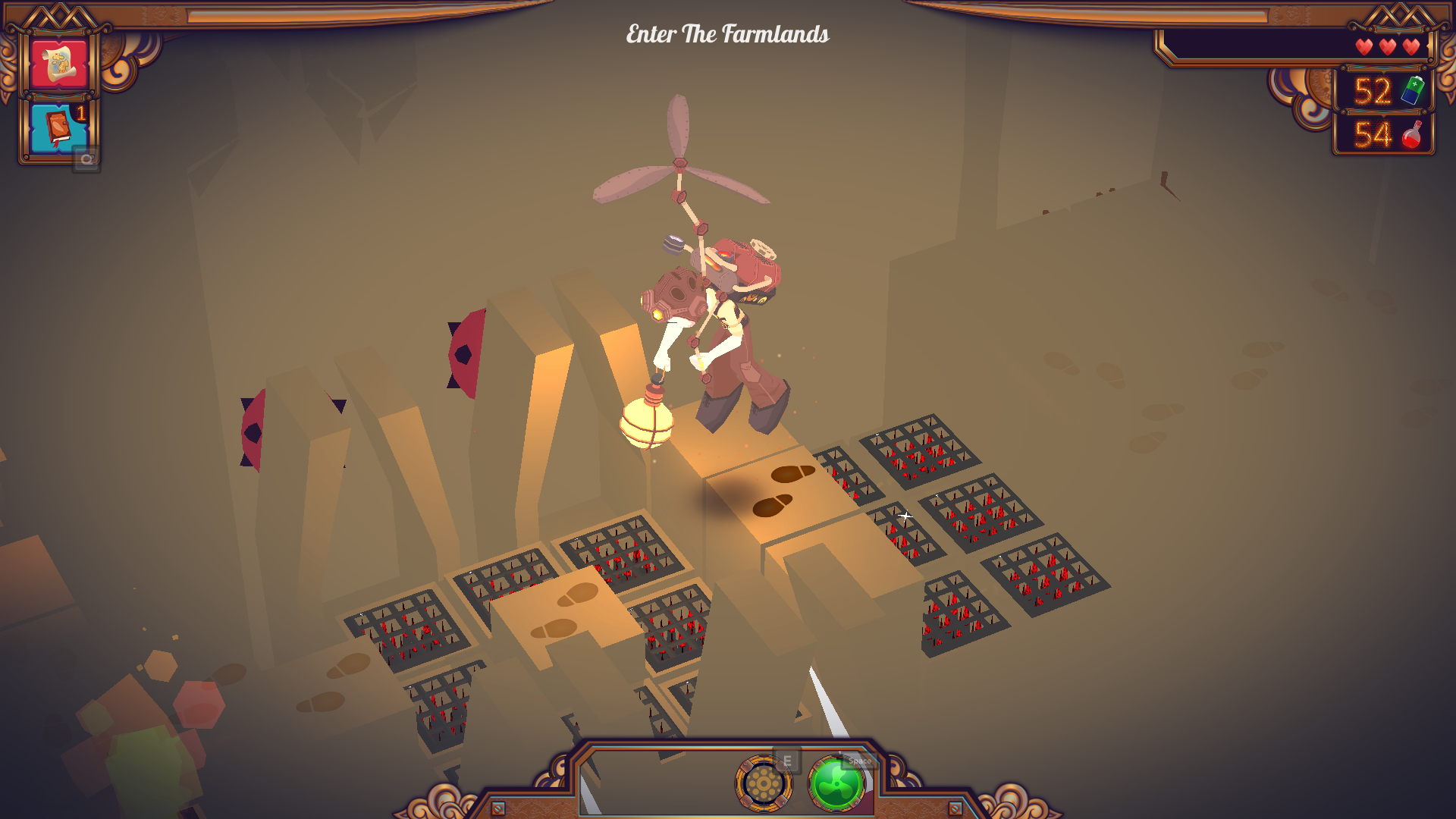Click the "Enter The Farmlands" title text
The image size is (1456, 819).
(727, 34)
